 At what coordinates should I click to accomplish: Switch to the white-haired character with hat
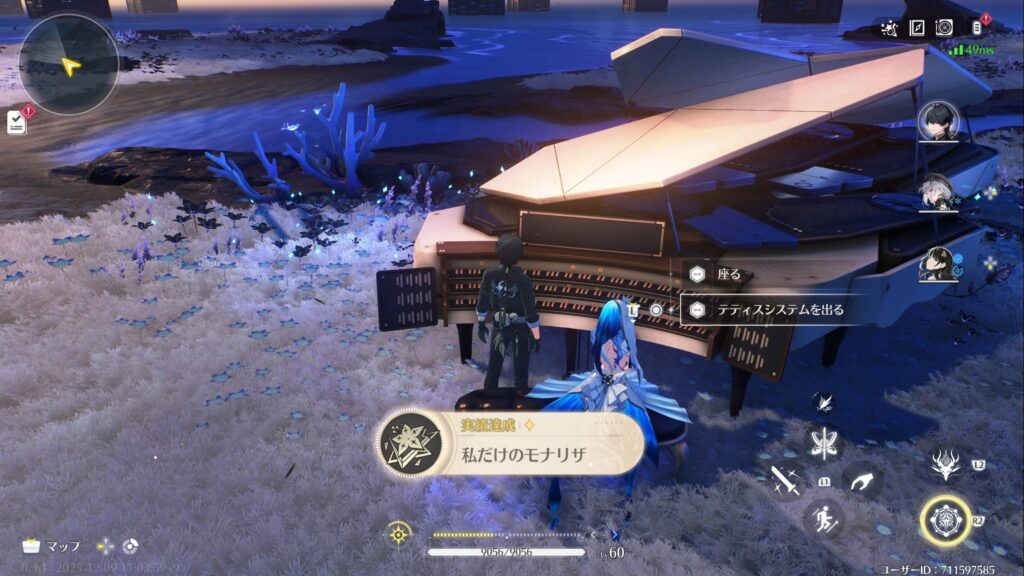939,193
